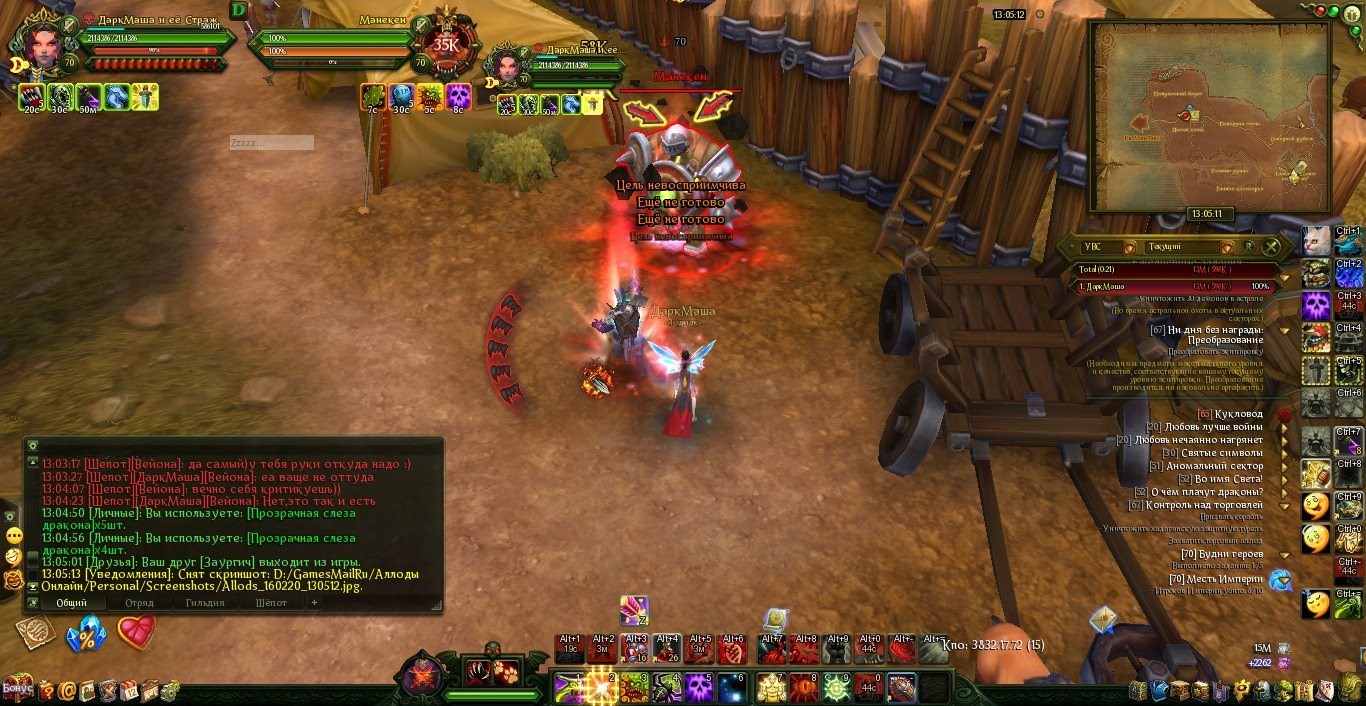Add a new chat tab with plus button
1366x706 pixels.
[314, 603]
